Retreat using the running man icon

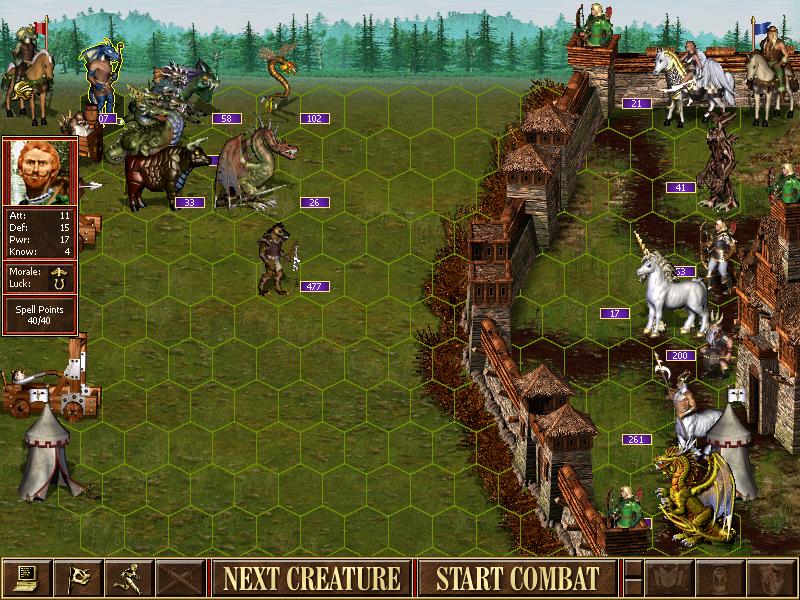(x=128, y=578)
